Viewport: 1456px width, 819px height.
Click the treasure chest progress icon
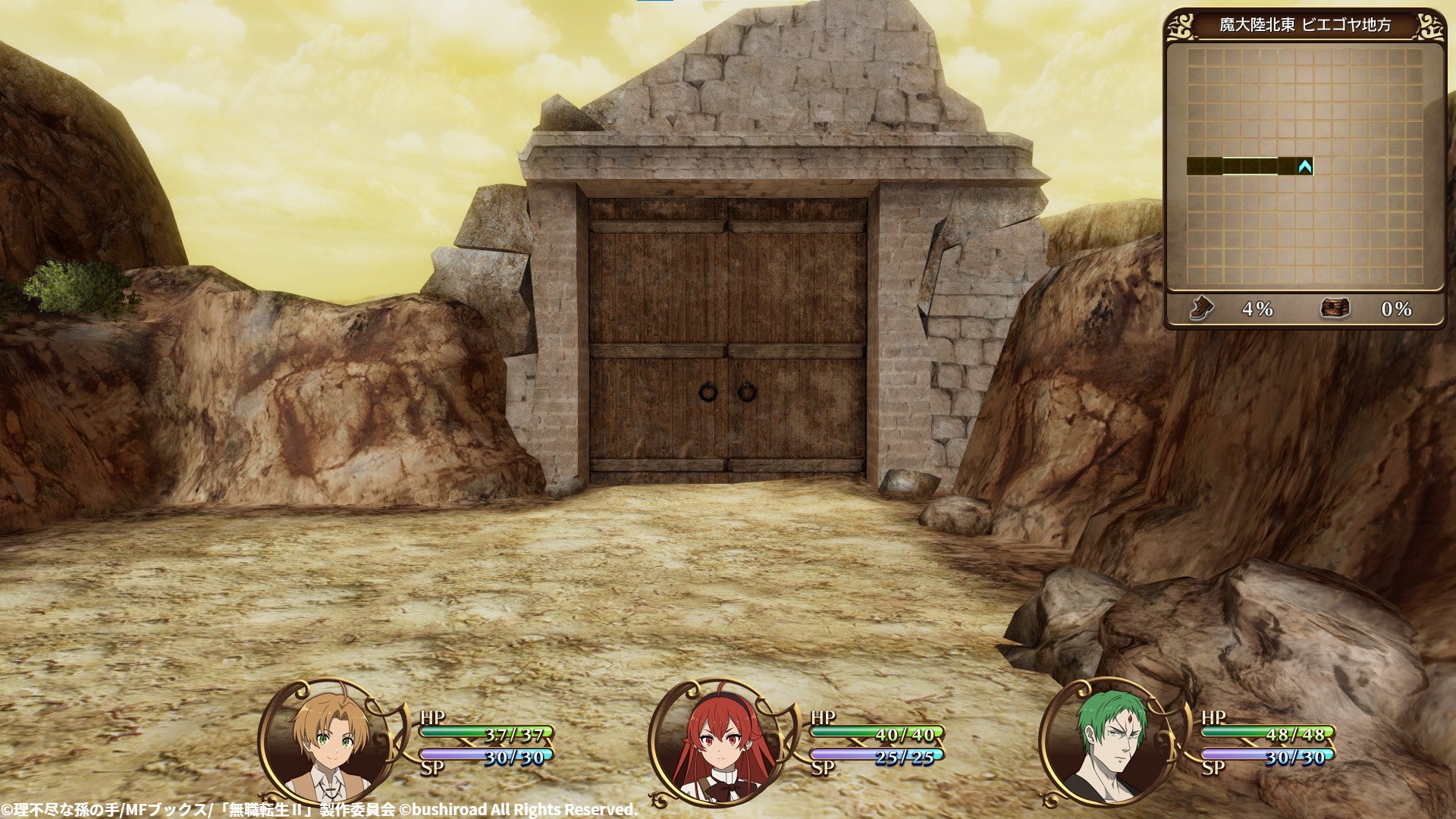[1335, 309]
